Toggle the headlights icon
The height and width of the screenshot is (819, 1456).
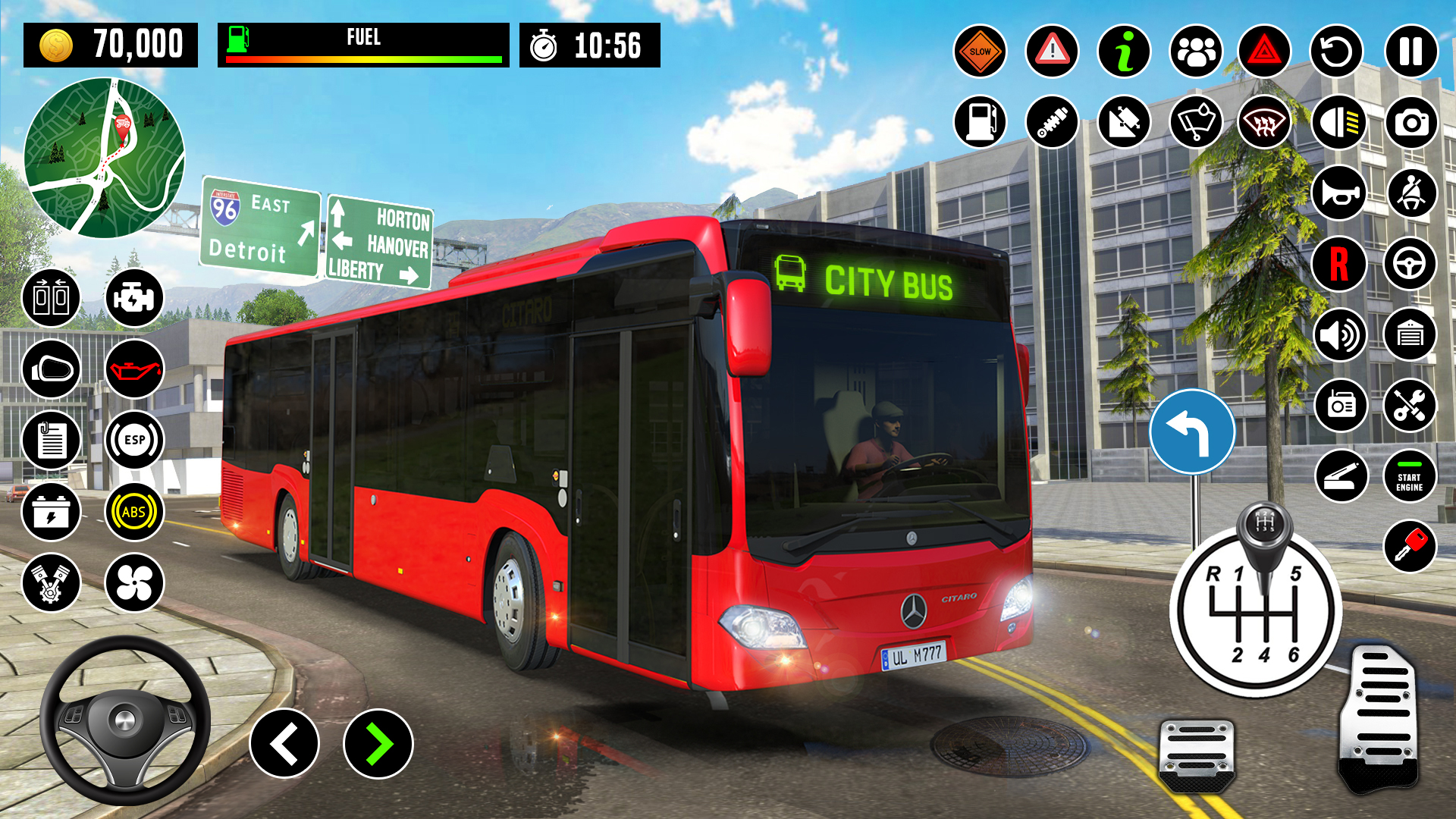(1338, 122)
